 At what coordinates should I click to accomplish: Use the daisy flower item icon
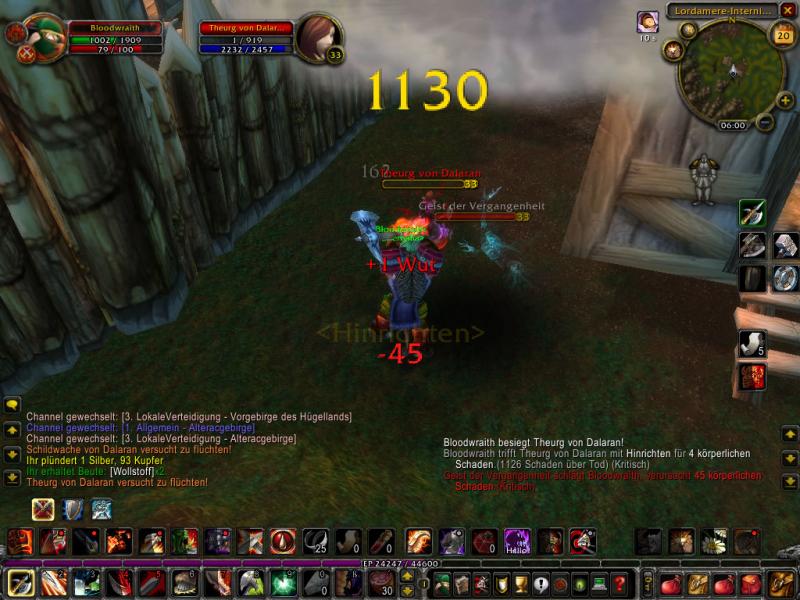(714, 542)
